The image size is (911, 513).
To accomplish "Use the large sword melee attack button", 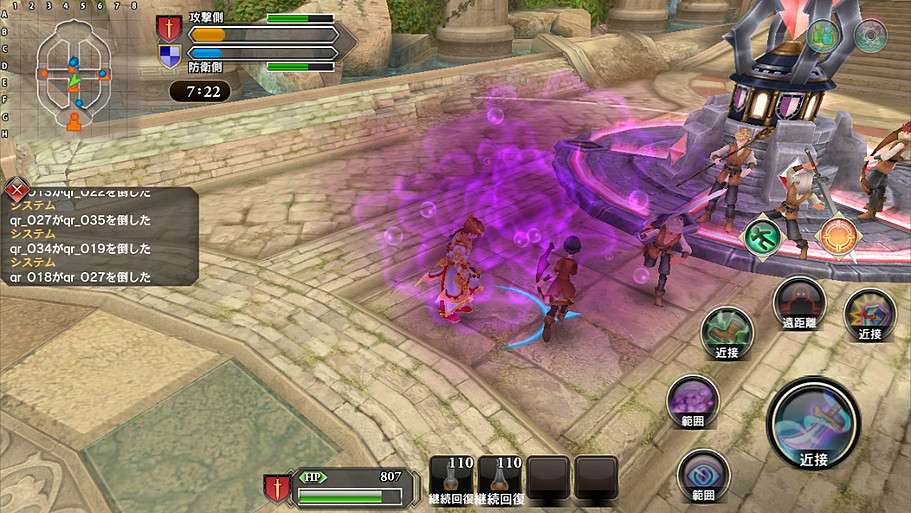I will pos(813,422).
